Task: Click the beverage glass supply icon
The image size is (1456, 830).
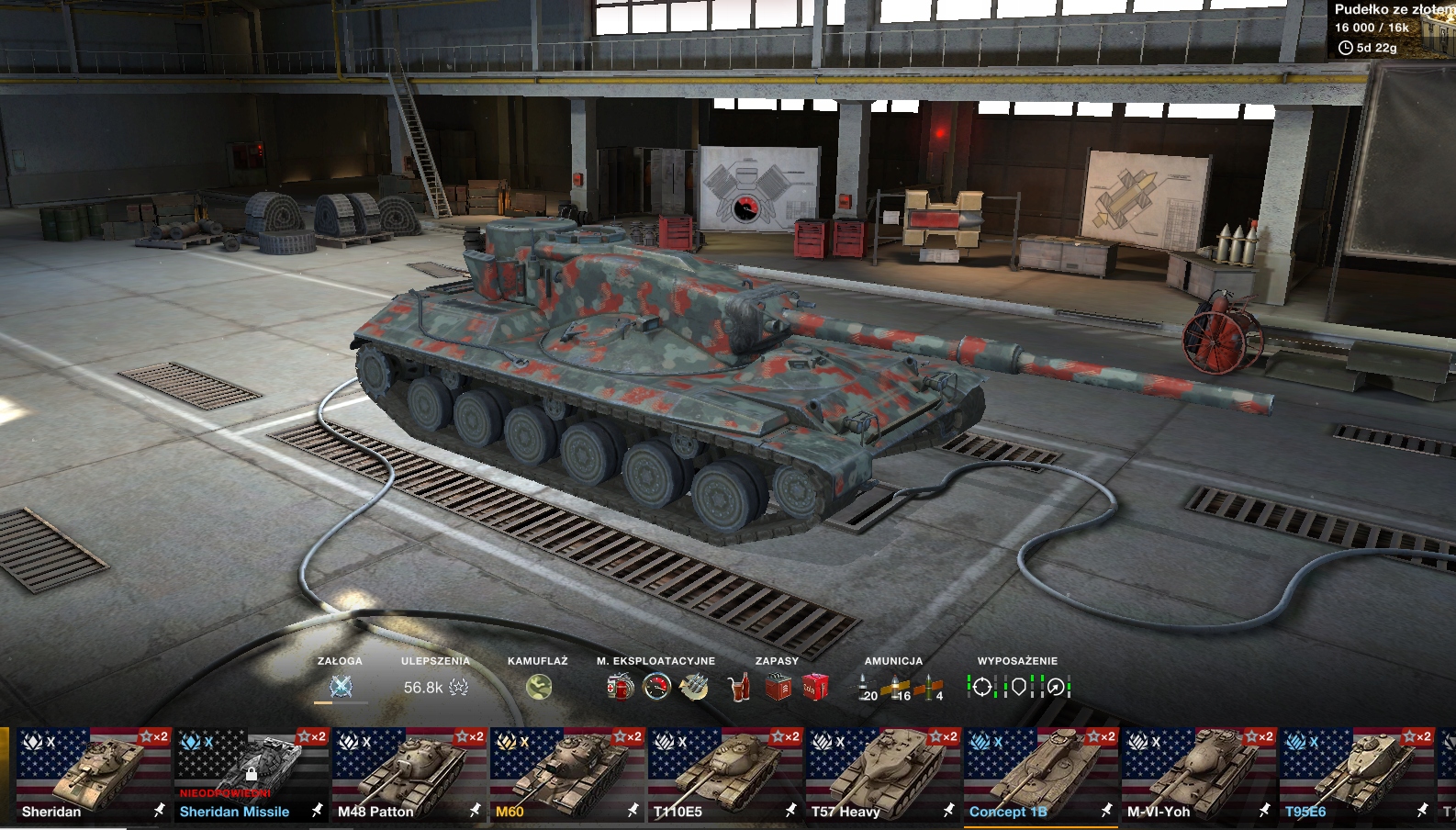Action: (738, 687)
